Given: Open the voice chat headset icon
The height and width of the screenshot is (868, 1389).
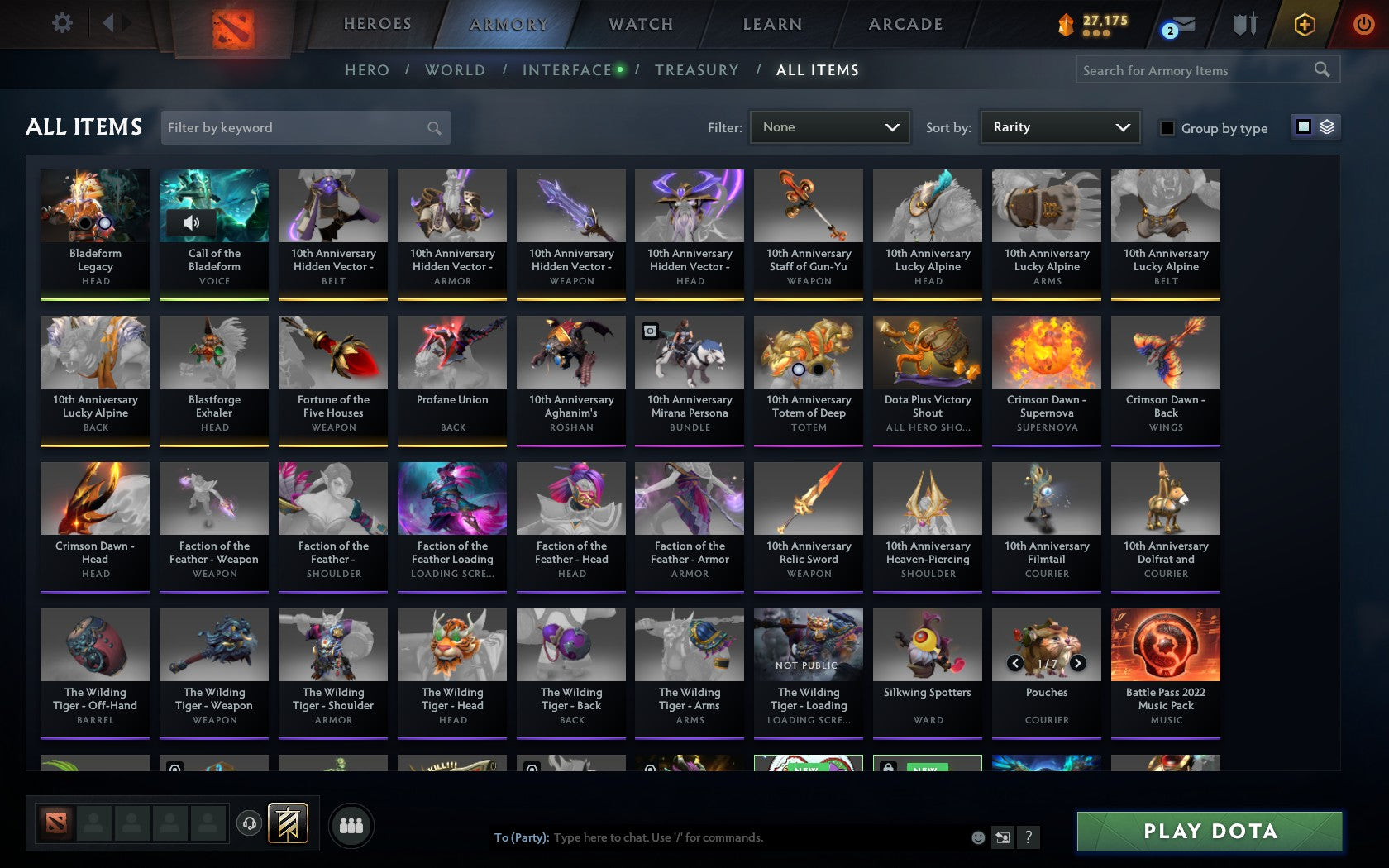Looking at the screenshot, I should [250, 824].
